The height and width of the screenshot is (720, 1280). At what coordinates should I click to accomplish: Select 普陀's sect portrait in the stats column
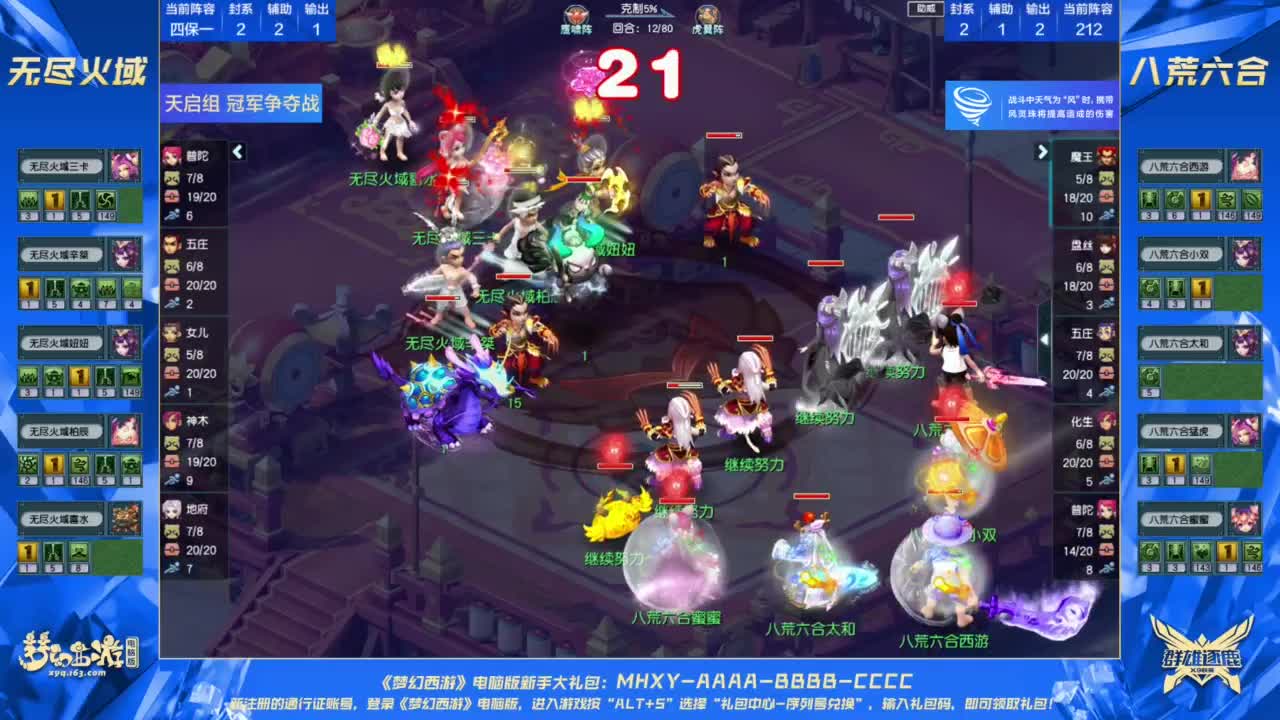click(x=171, y=158)
